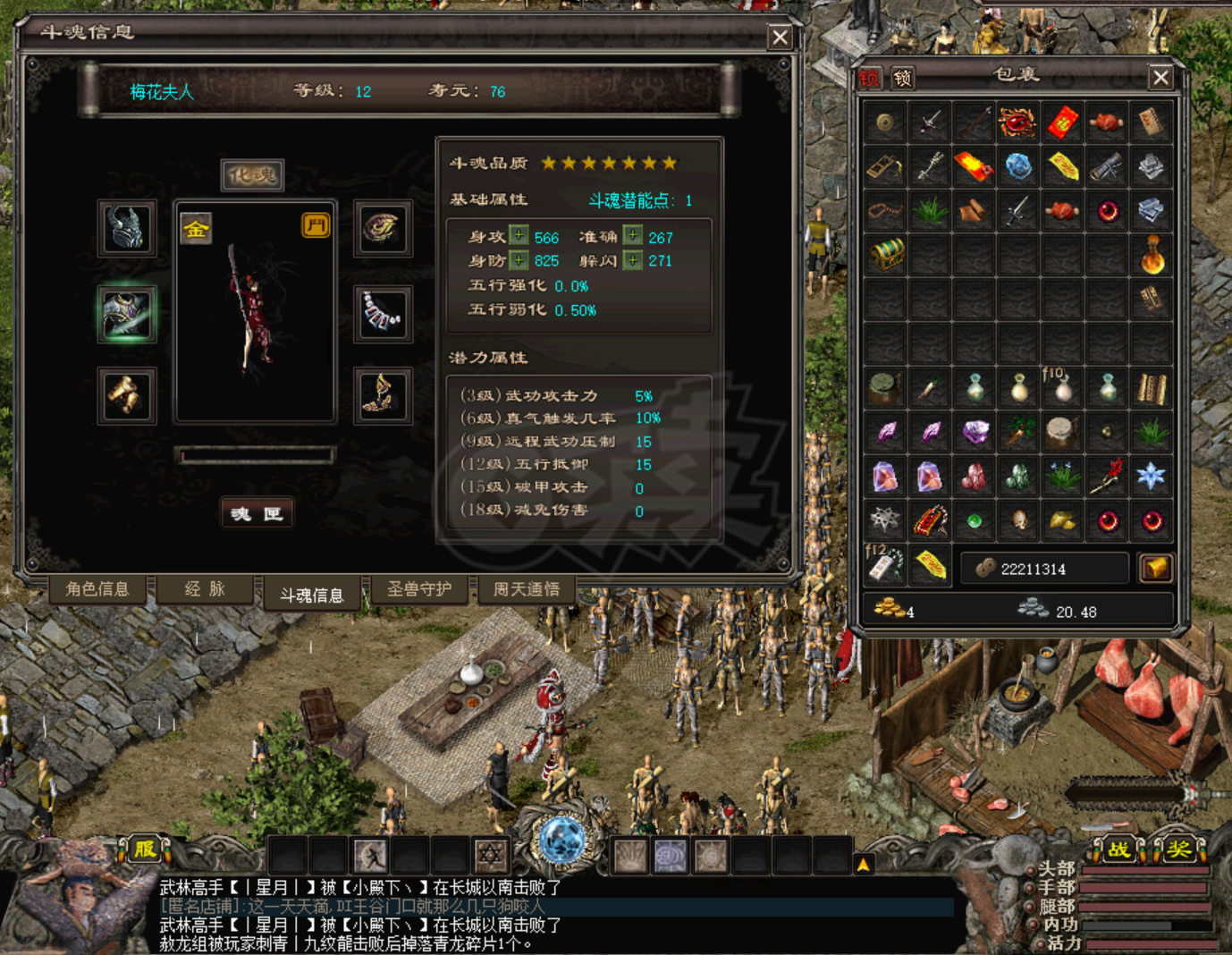Image resolution: width=1232 pixels, height=955 pixels.
Task: Increase 身攻 with its plus button
Action: coord(519,236)
